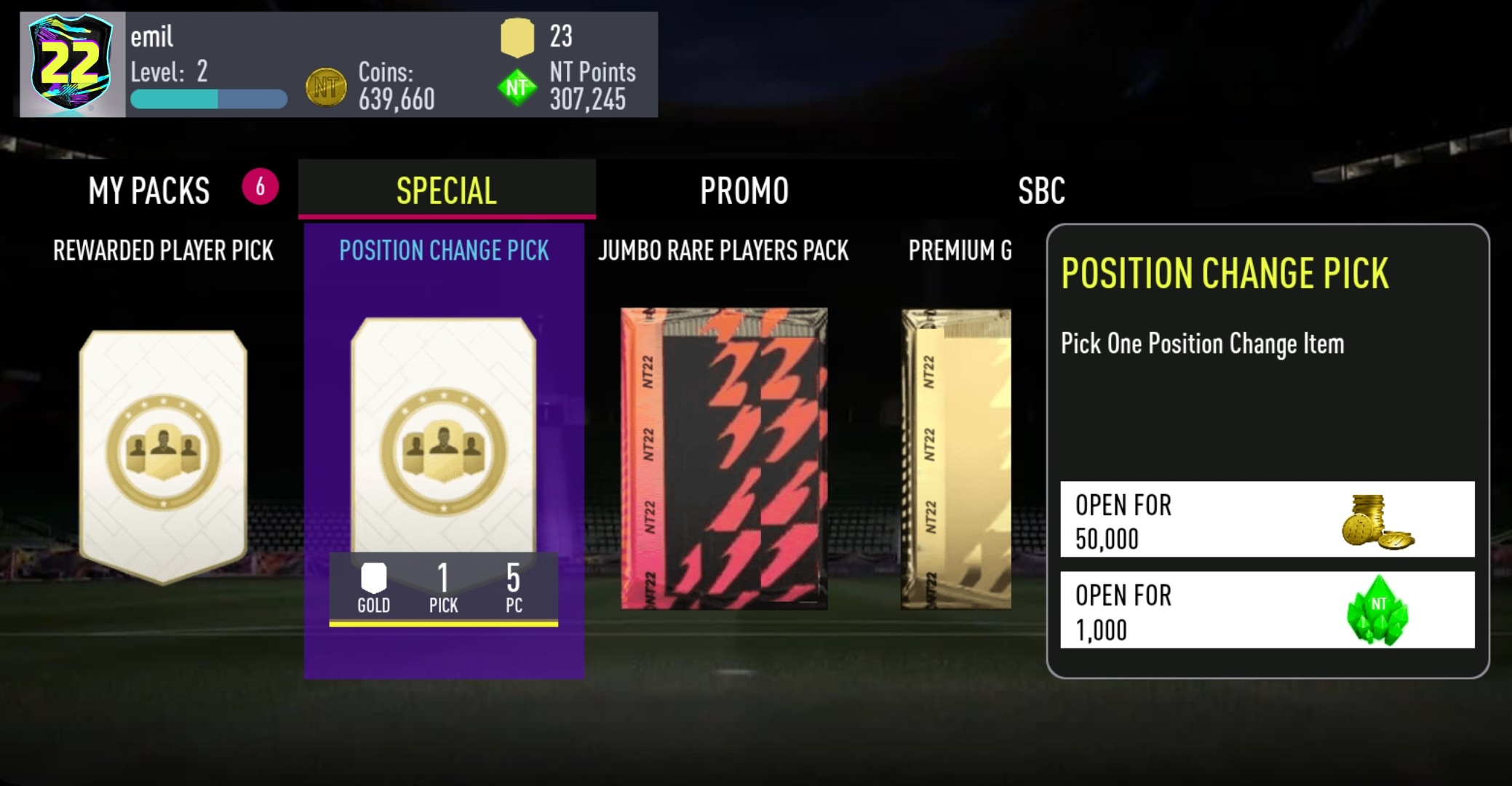The image size is (1512, 786).
Task: Switch to the Special tab
Action: (446, 191)
